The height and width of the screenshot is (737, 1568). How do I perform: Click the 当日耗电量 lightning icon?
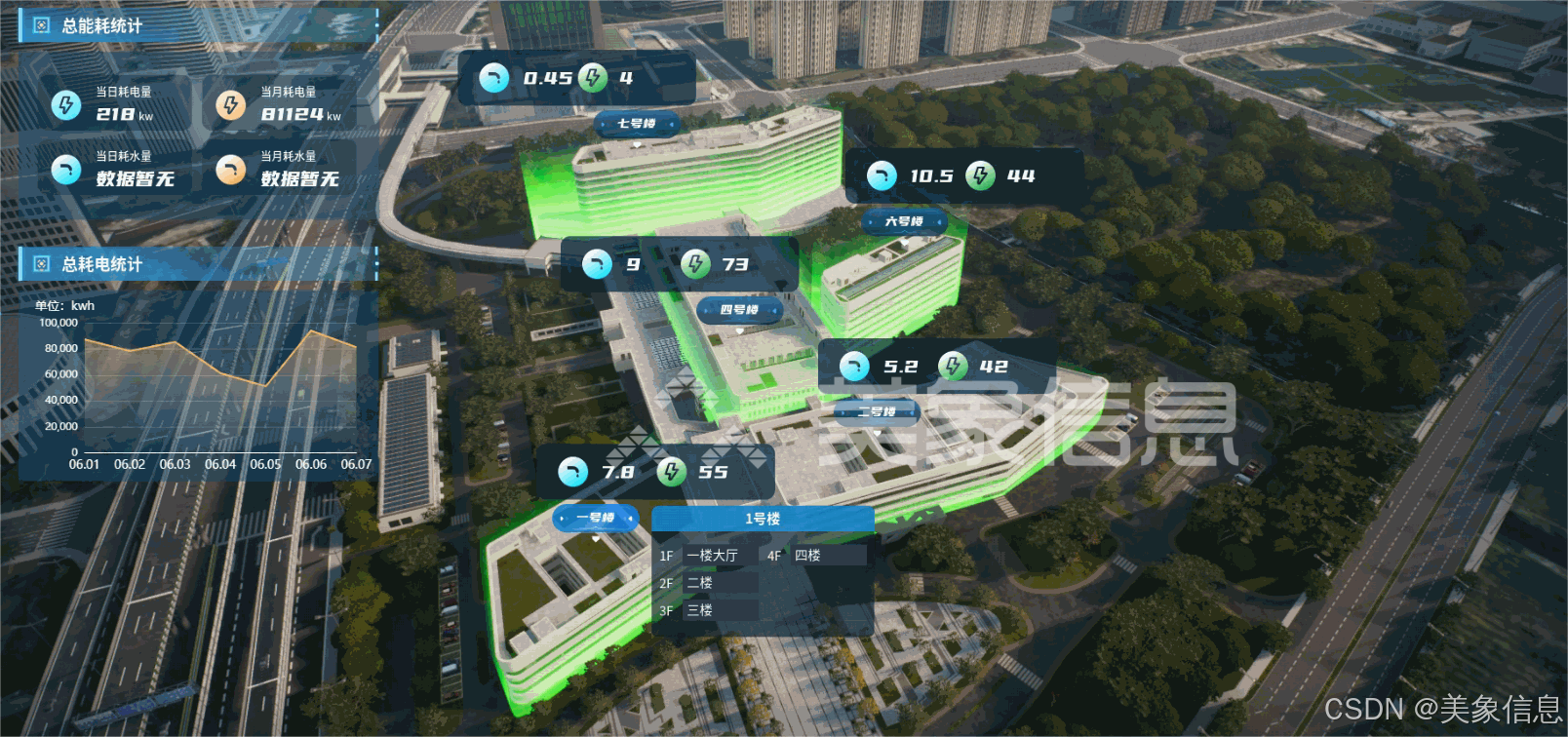tap(66, 104)
